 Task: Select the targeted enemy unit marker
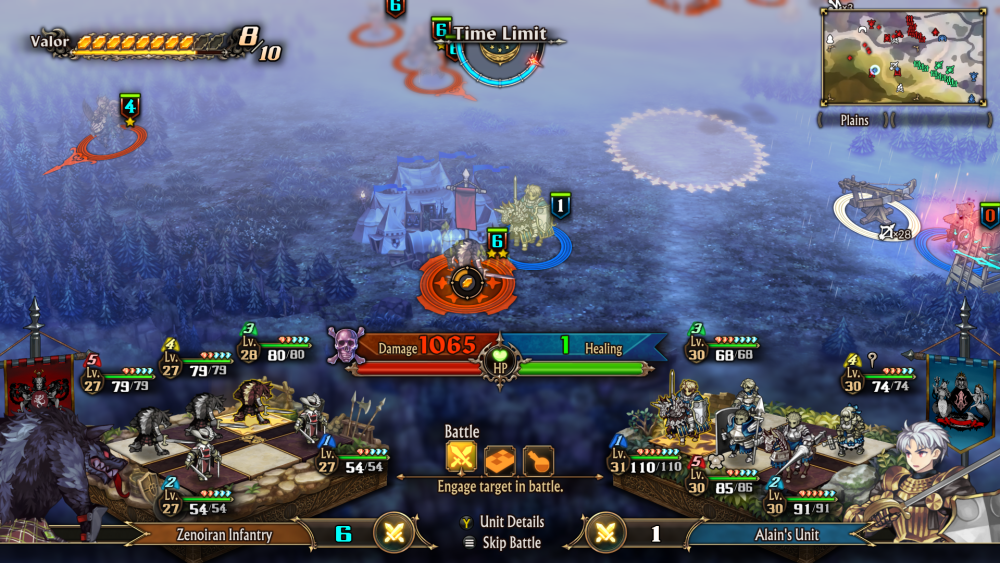(466, 281)
